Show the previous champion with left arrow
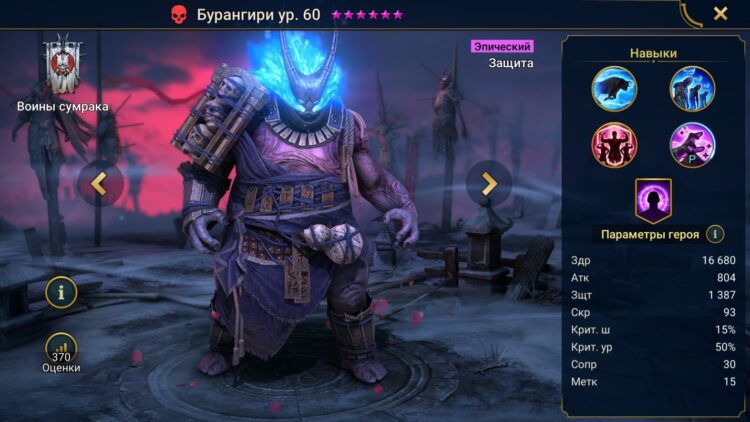 click(x=100, y=183)
